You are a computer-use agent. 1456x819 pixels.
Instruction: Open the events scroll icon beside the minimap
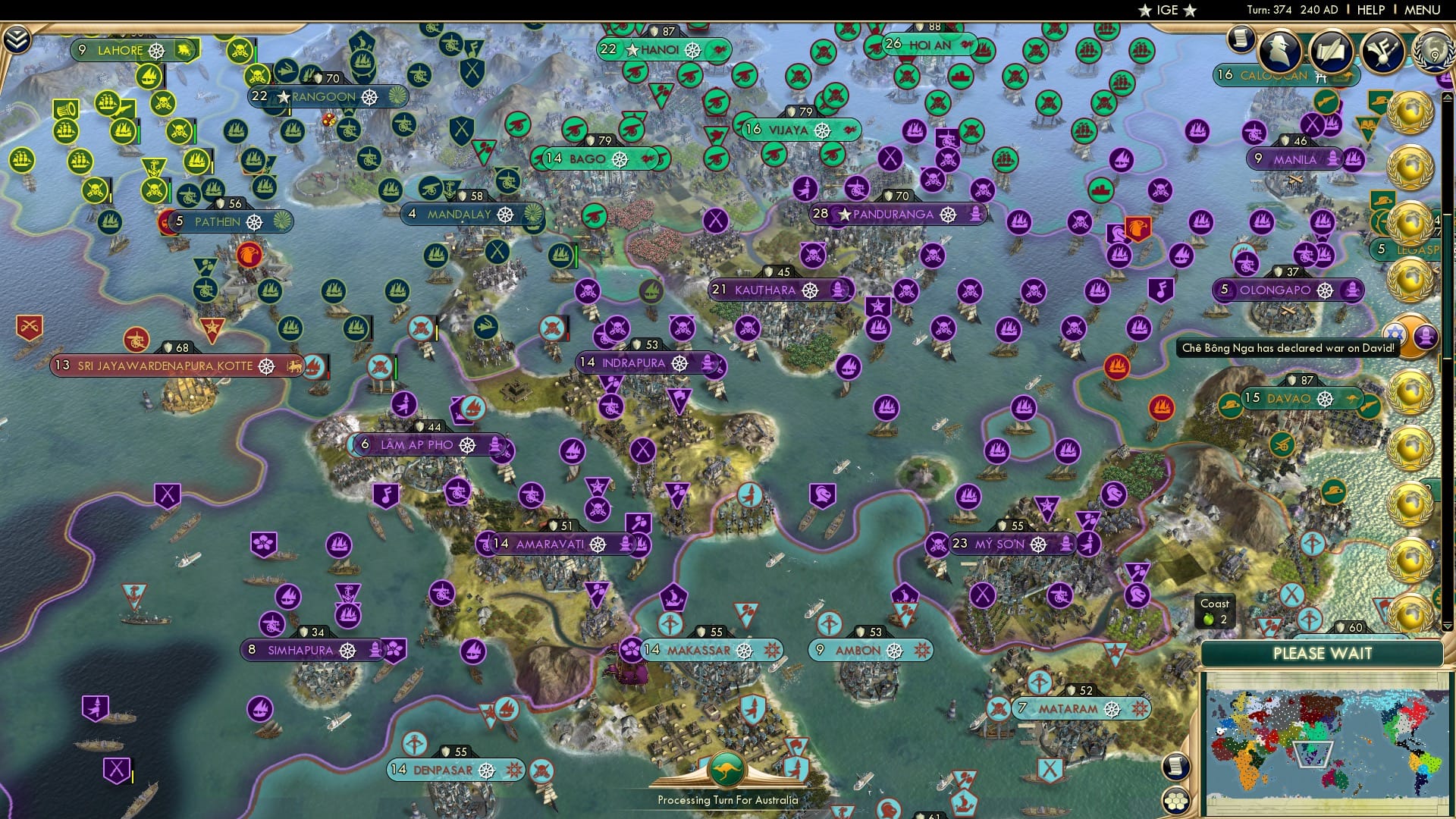(1177, 767)
